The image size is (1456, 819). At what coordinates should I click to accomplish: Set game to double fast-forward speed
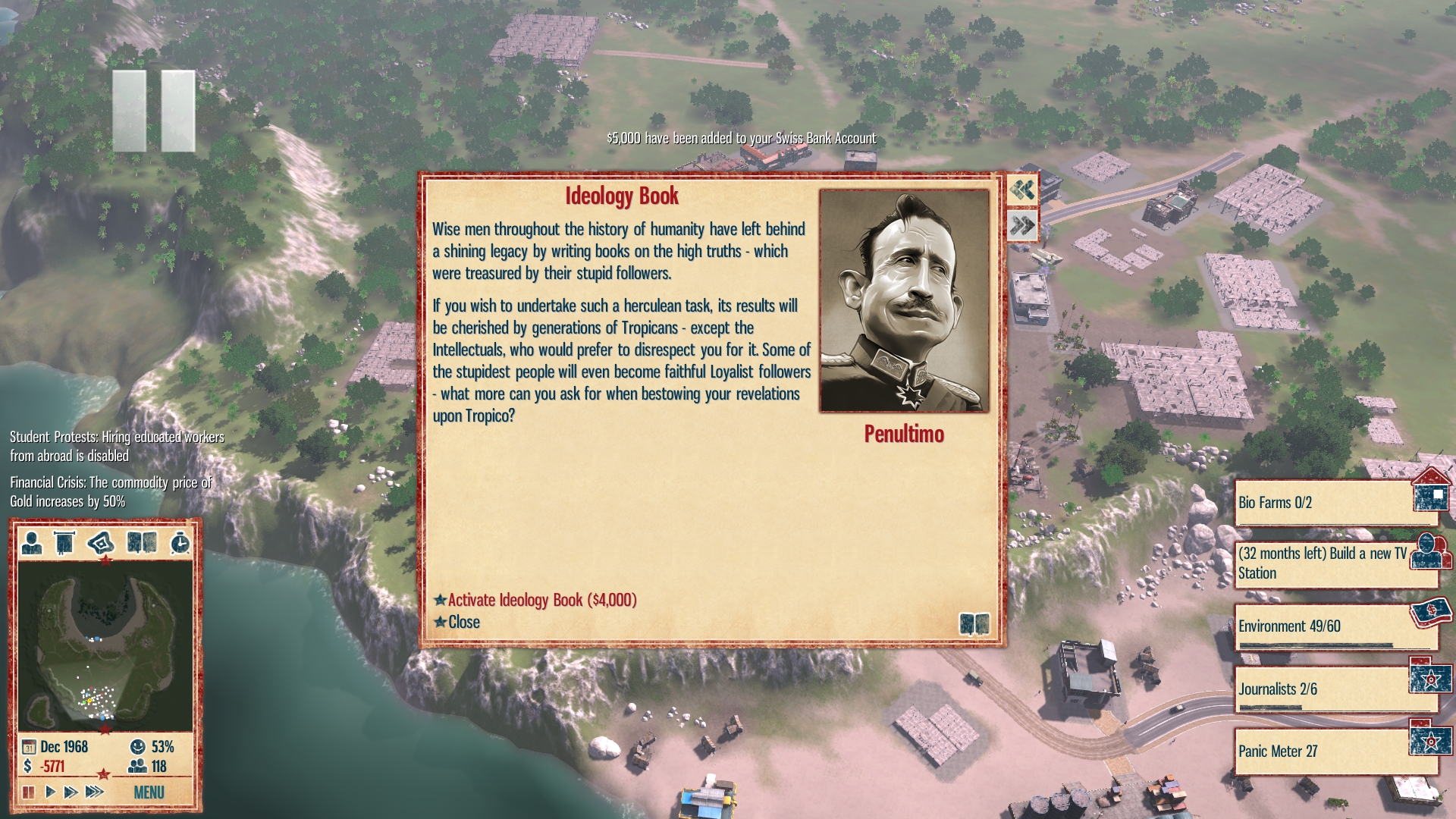(71, 792)
